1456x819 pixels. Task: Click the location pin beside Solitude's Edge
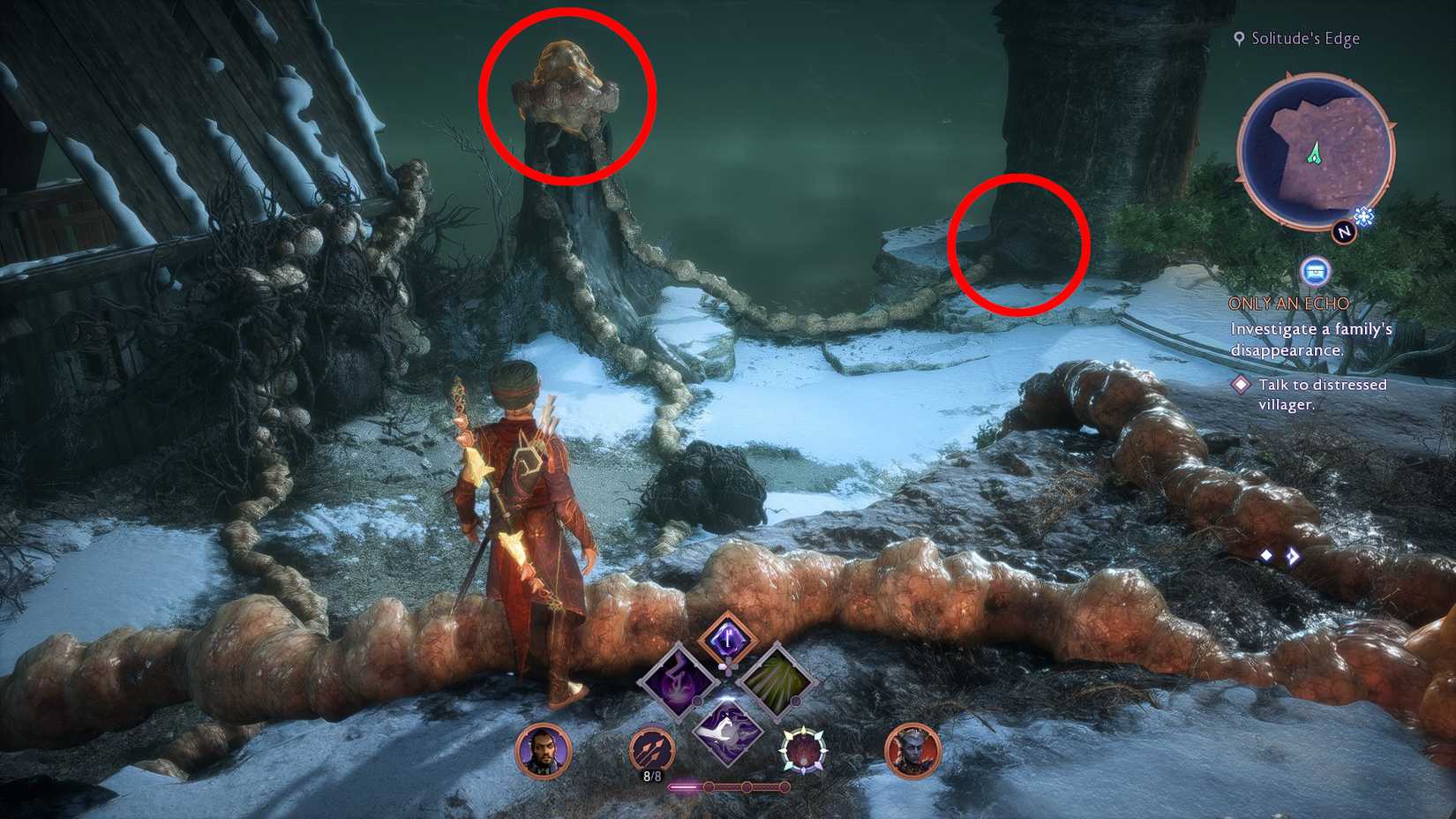(x=1239, y=38)
